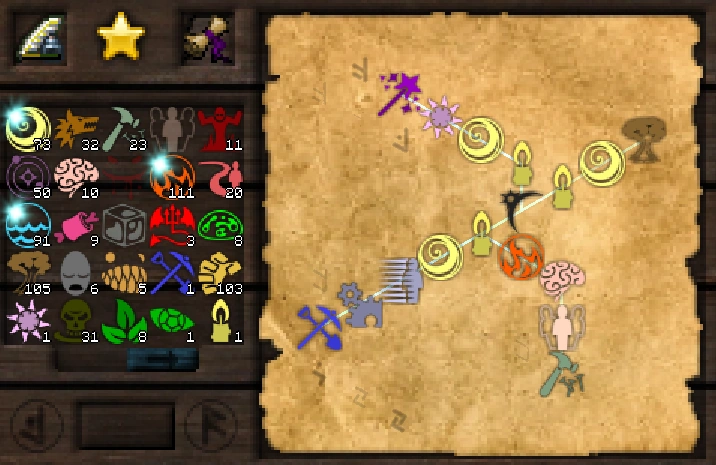This screenshot has width=716, height=465.
Task: Pick the pink brain aspect showing 10
Action: coord(75,175)
